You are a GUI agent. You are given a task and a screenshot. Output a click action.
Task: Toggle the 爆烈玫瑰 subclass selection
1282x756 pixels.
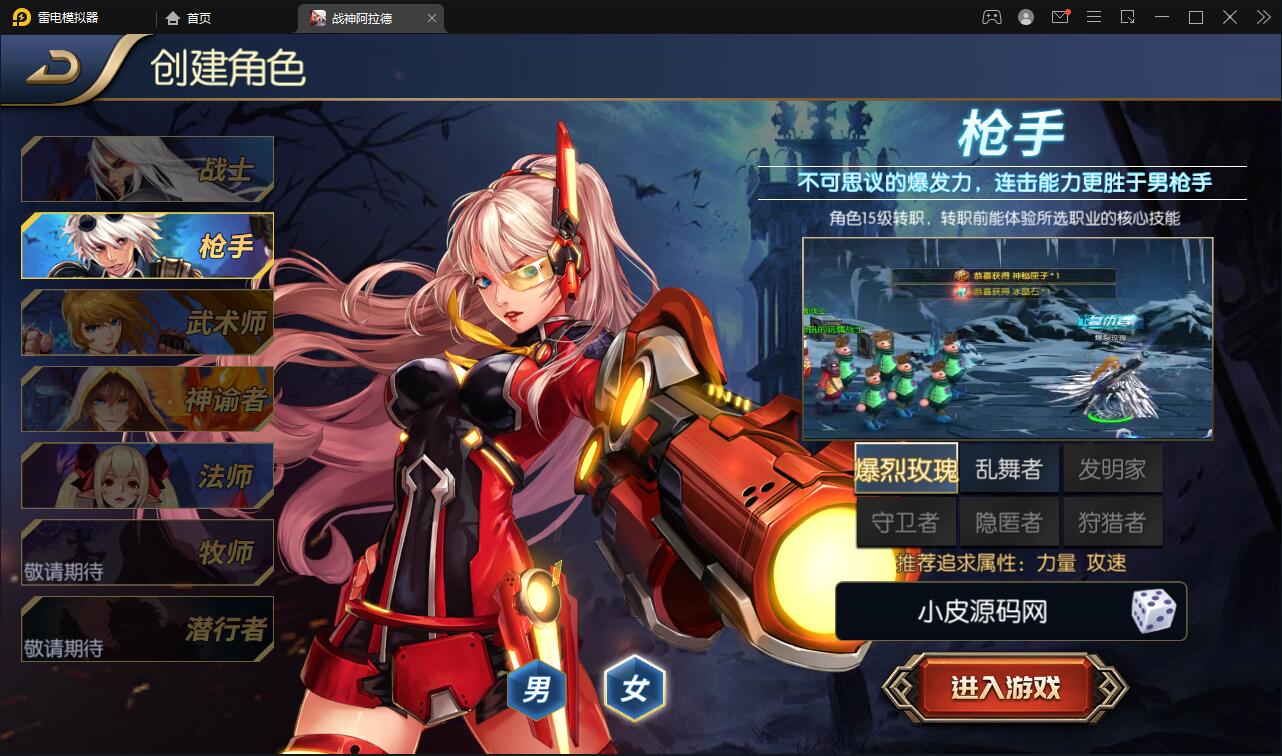(905, 467)
